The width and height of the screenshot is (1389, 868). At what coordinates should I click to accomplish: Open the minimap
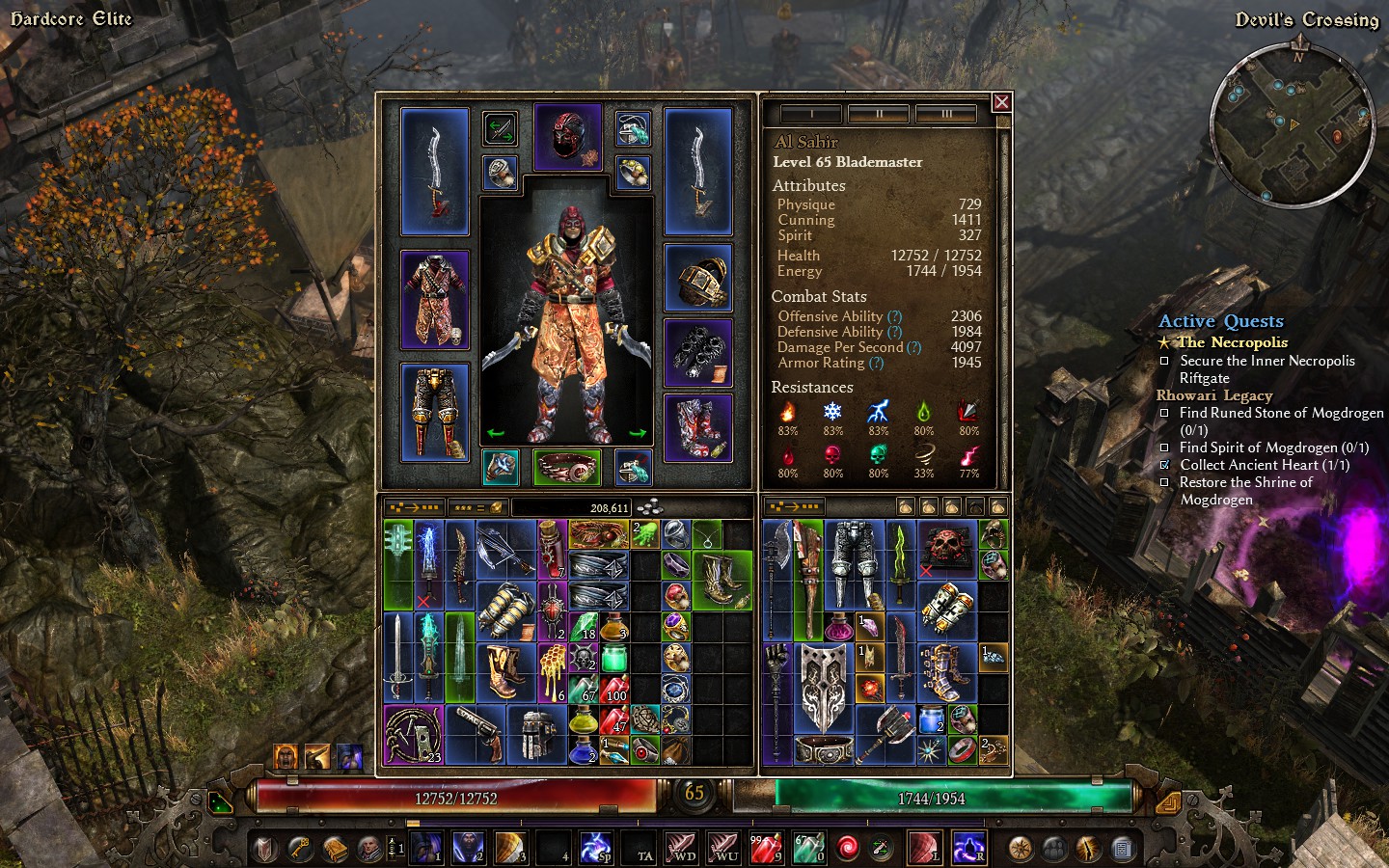pos(1292,125)
